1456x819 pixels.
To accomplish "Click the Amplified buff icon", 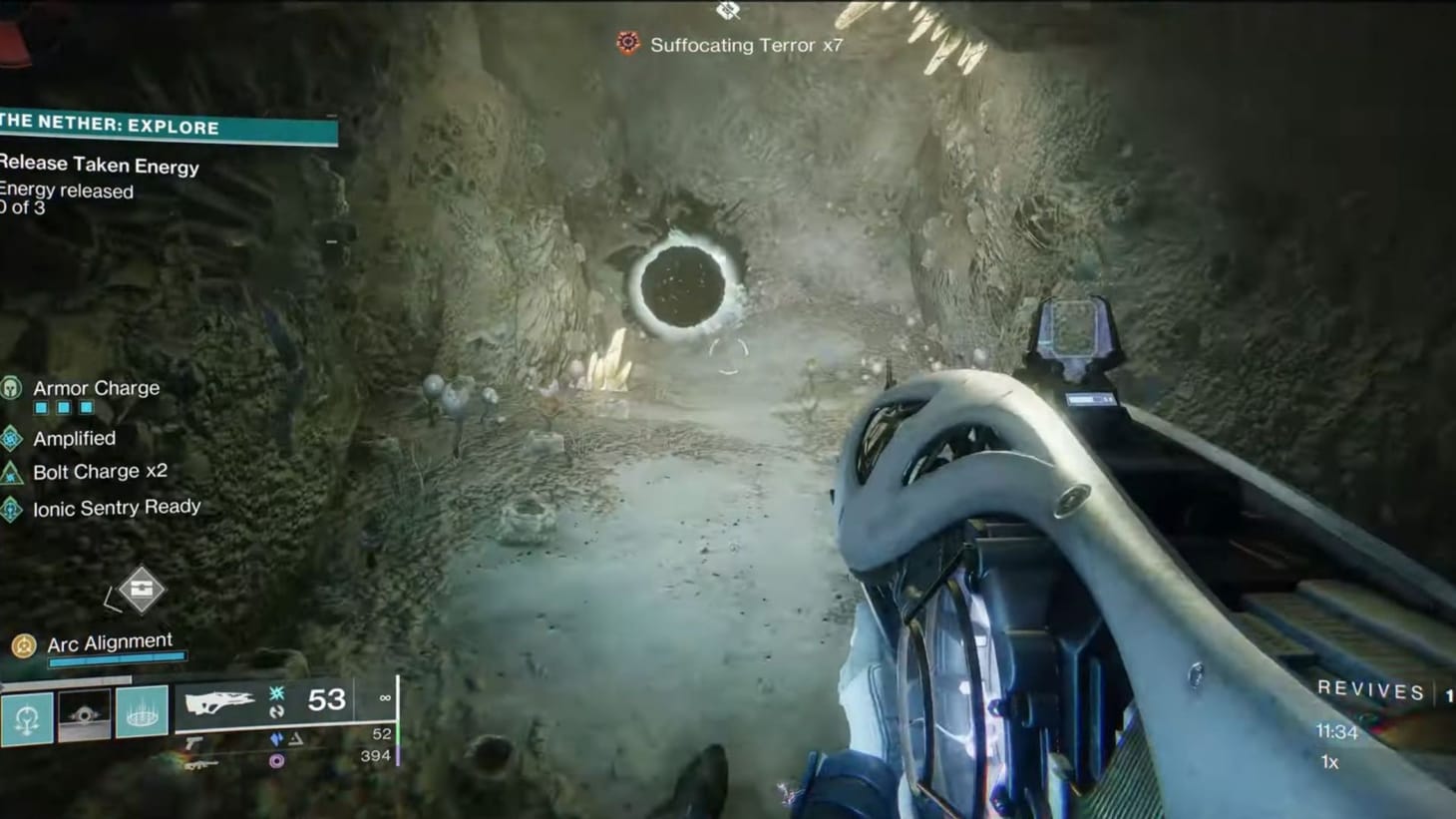I will coord(12,438).
